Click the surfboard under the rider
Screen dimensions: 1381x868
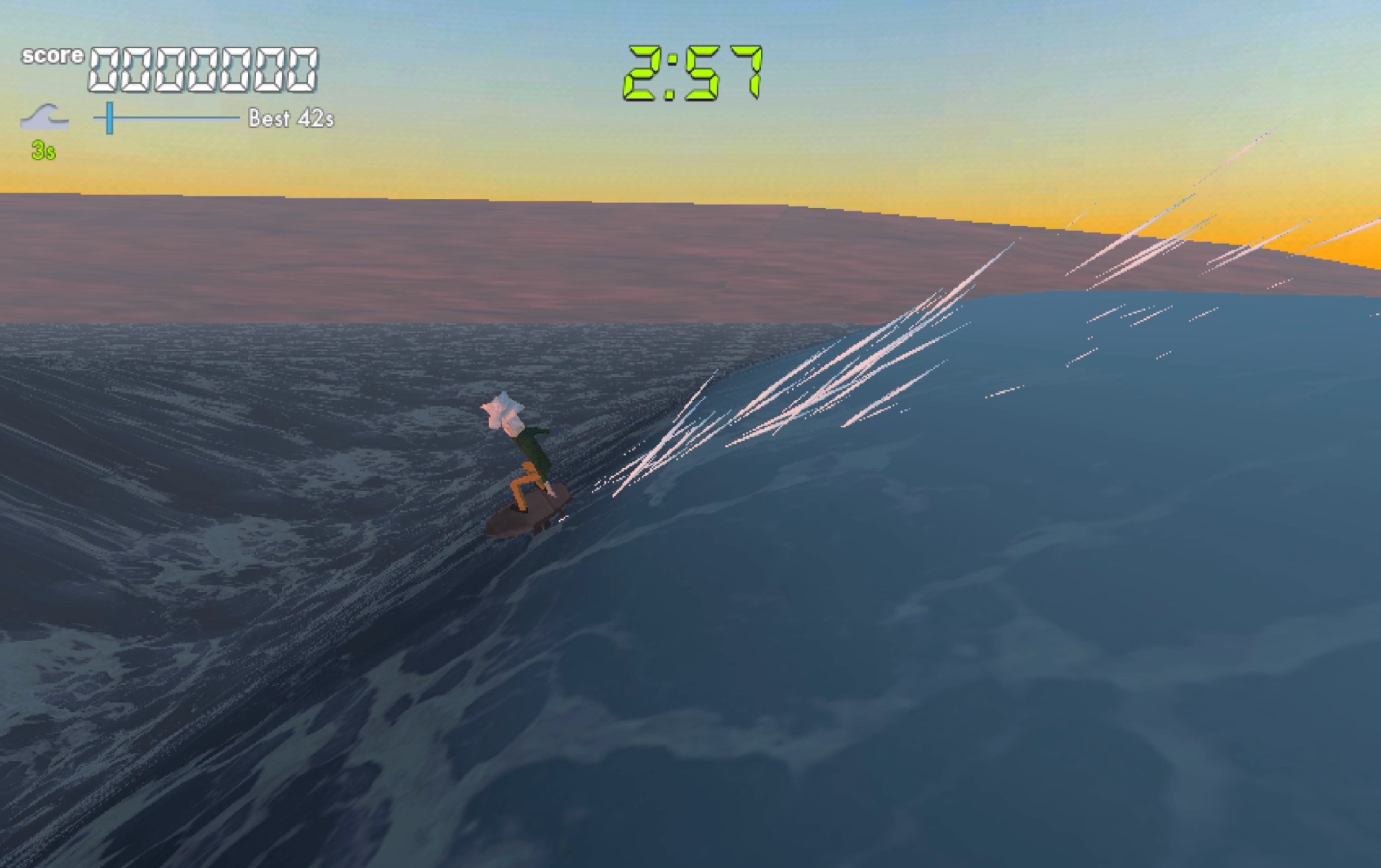[531, 514]
